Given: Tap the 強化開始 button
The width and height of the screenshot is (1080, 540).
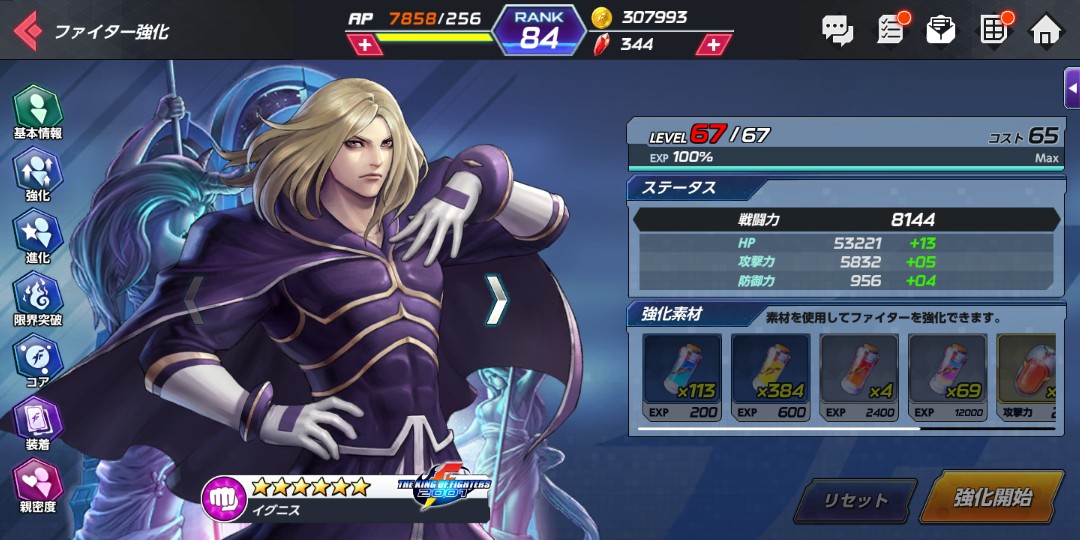Looking at the screenshot, I should [x=991, y=498].
